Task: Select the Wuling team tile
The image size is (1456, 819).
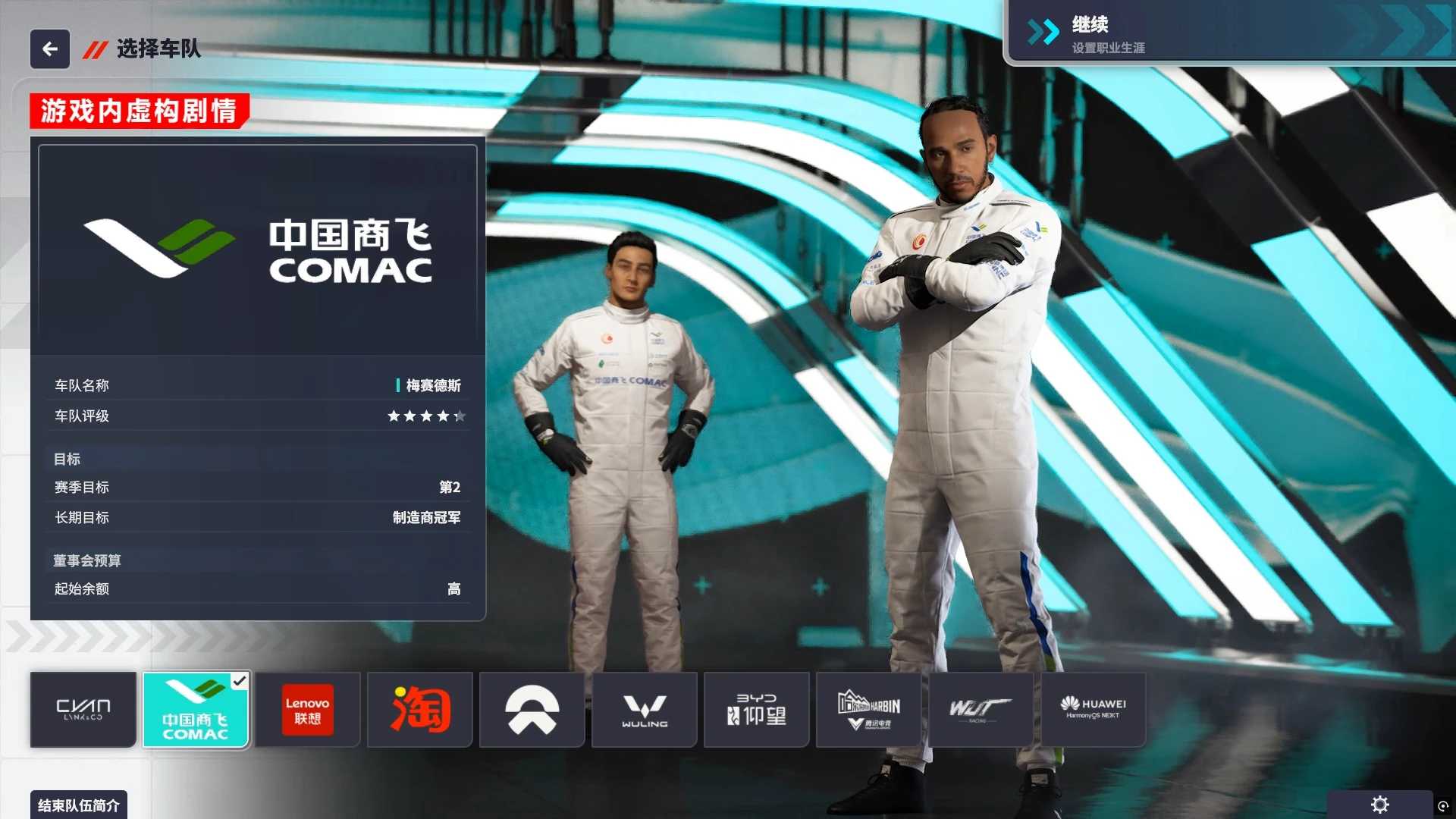Action: pyautogui.click(x=645, y=710)
